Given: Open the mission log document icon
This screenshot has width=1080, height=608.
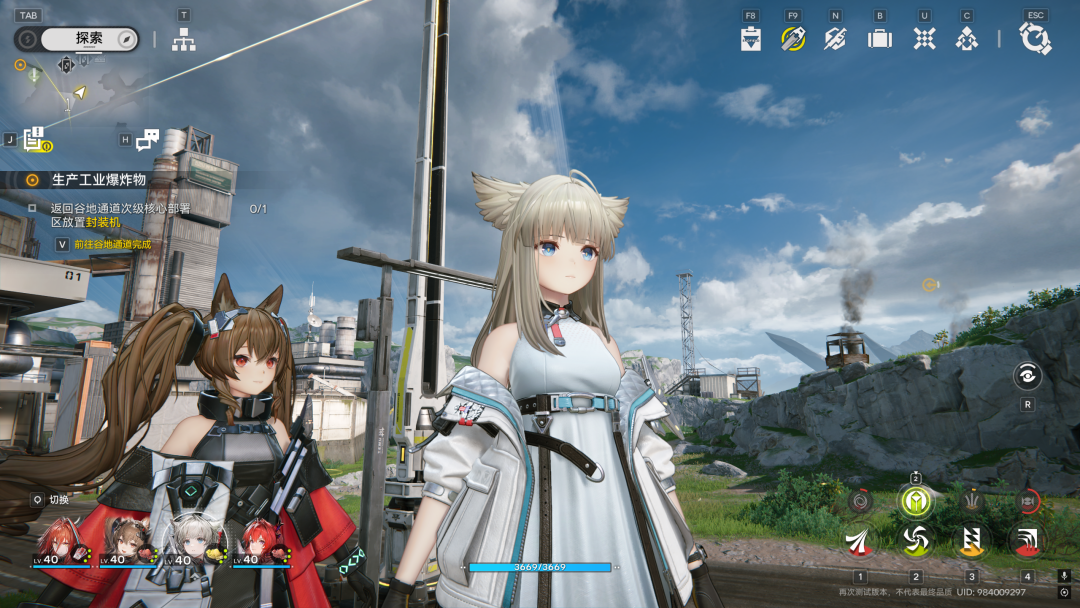Looking at the screenshot, I should tap(36, 140).
